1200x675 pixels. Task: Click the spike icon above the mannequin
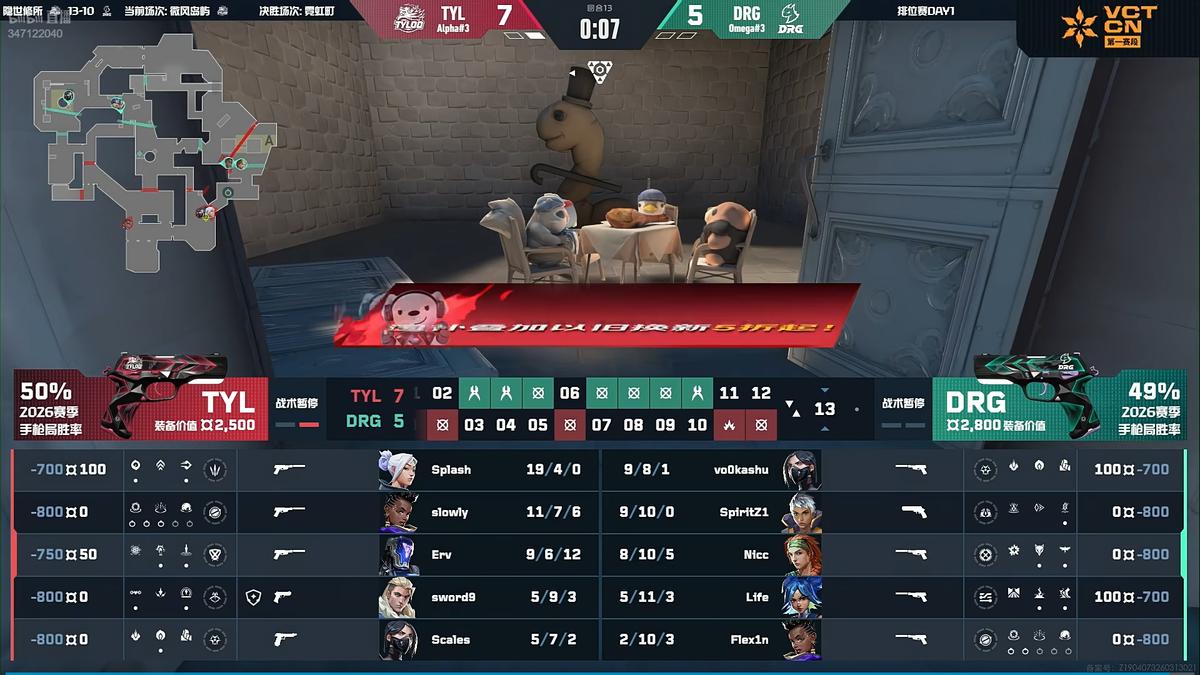pyautogui.click(x=600, y=70)
